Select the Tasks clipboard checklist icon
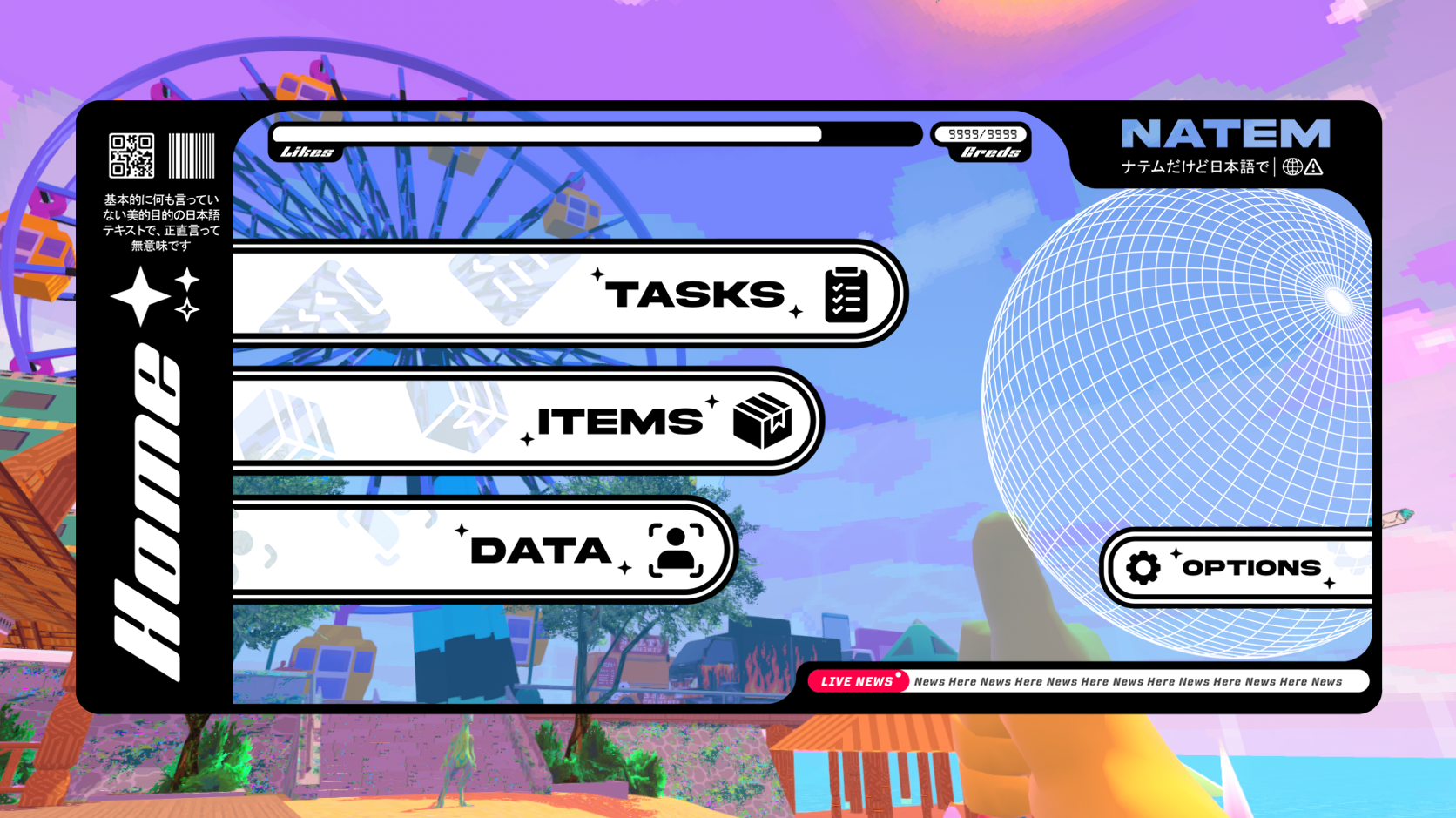This screenshot has height=818, width=1456. [x=846, y=294]
